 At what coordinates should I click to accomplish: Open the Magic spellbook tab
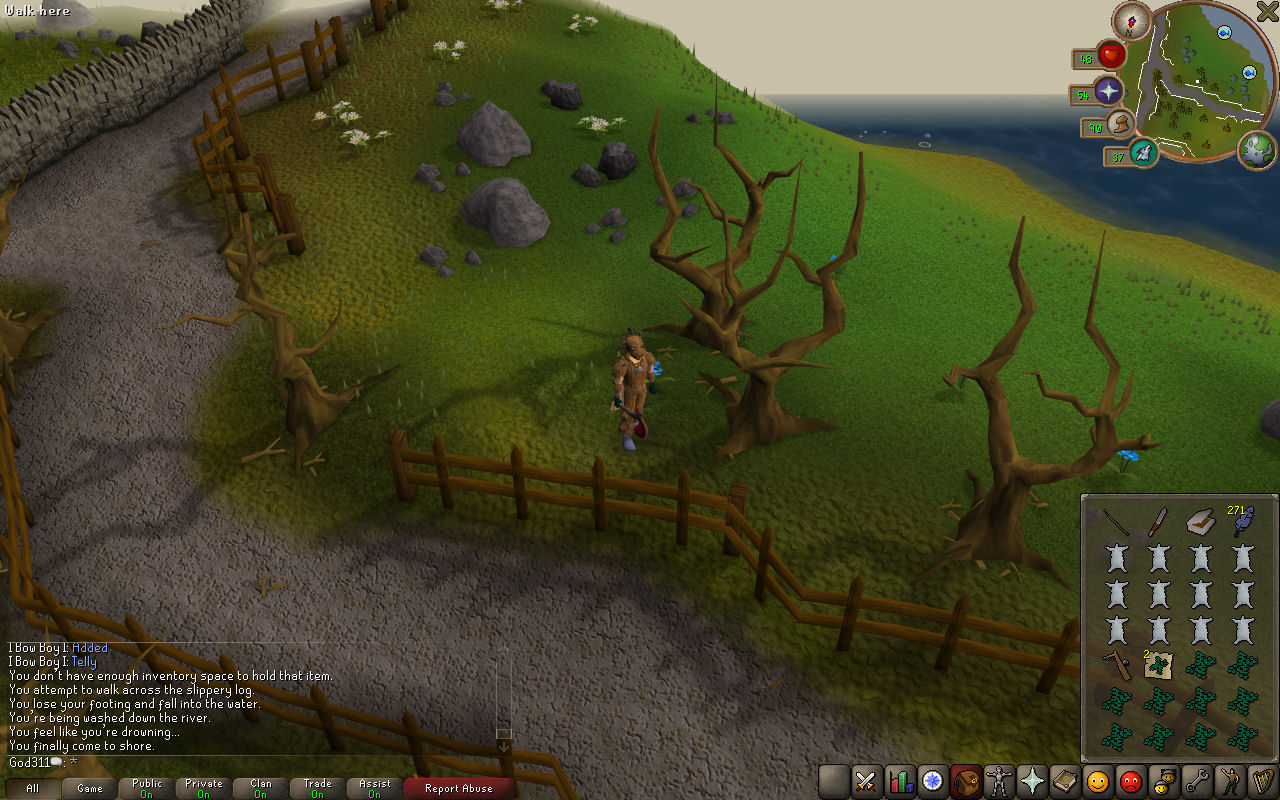click(1064, 781)
